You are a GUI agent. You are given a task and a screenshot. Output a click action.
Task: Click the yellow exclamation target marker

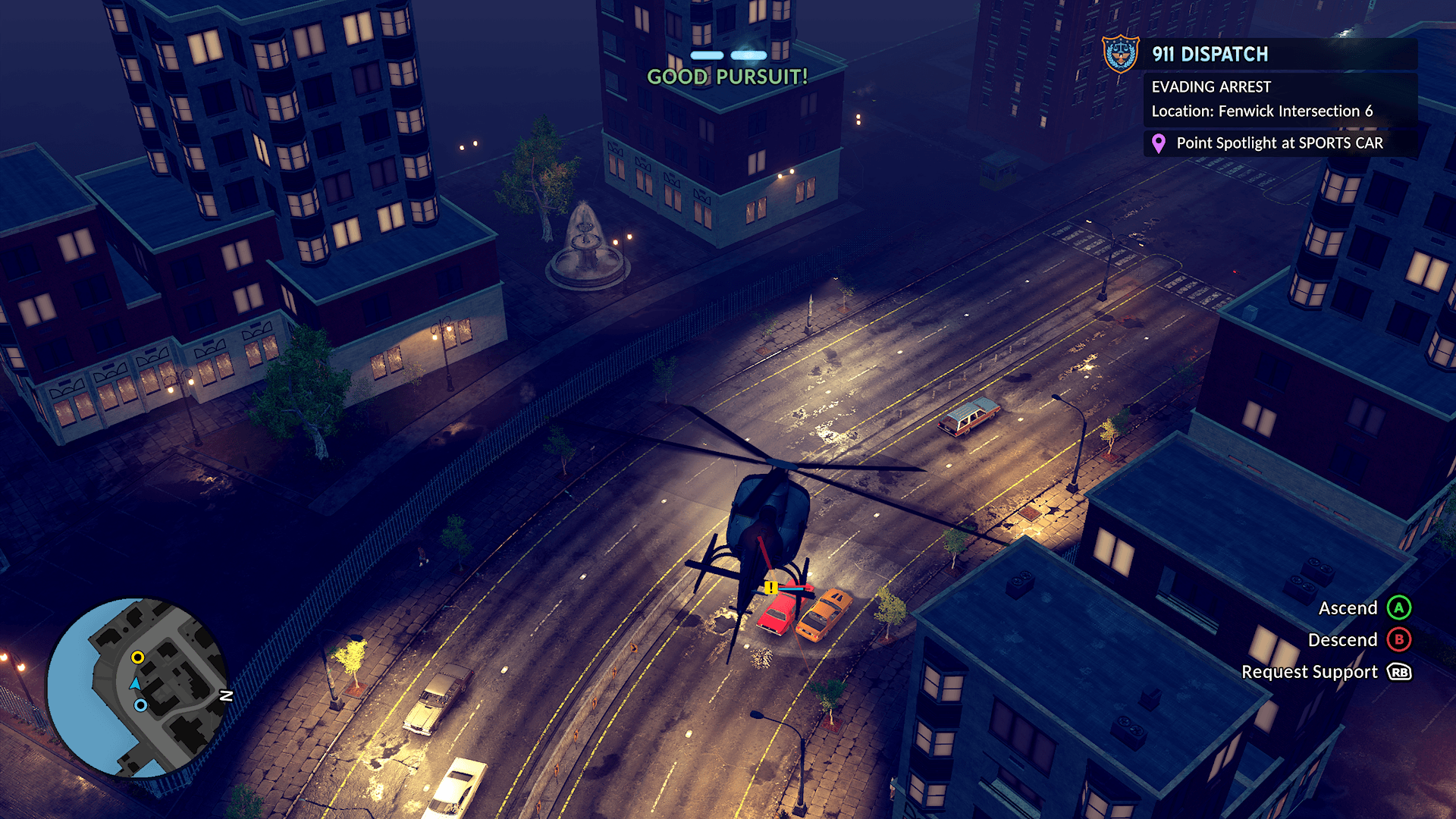pyautogui.click(x=770, y=588)
